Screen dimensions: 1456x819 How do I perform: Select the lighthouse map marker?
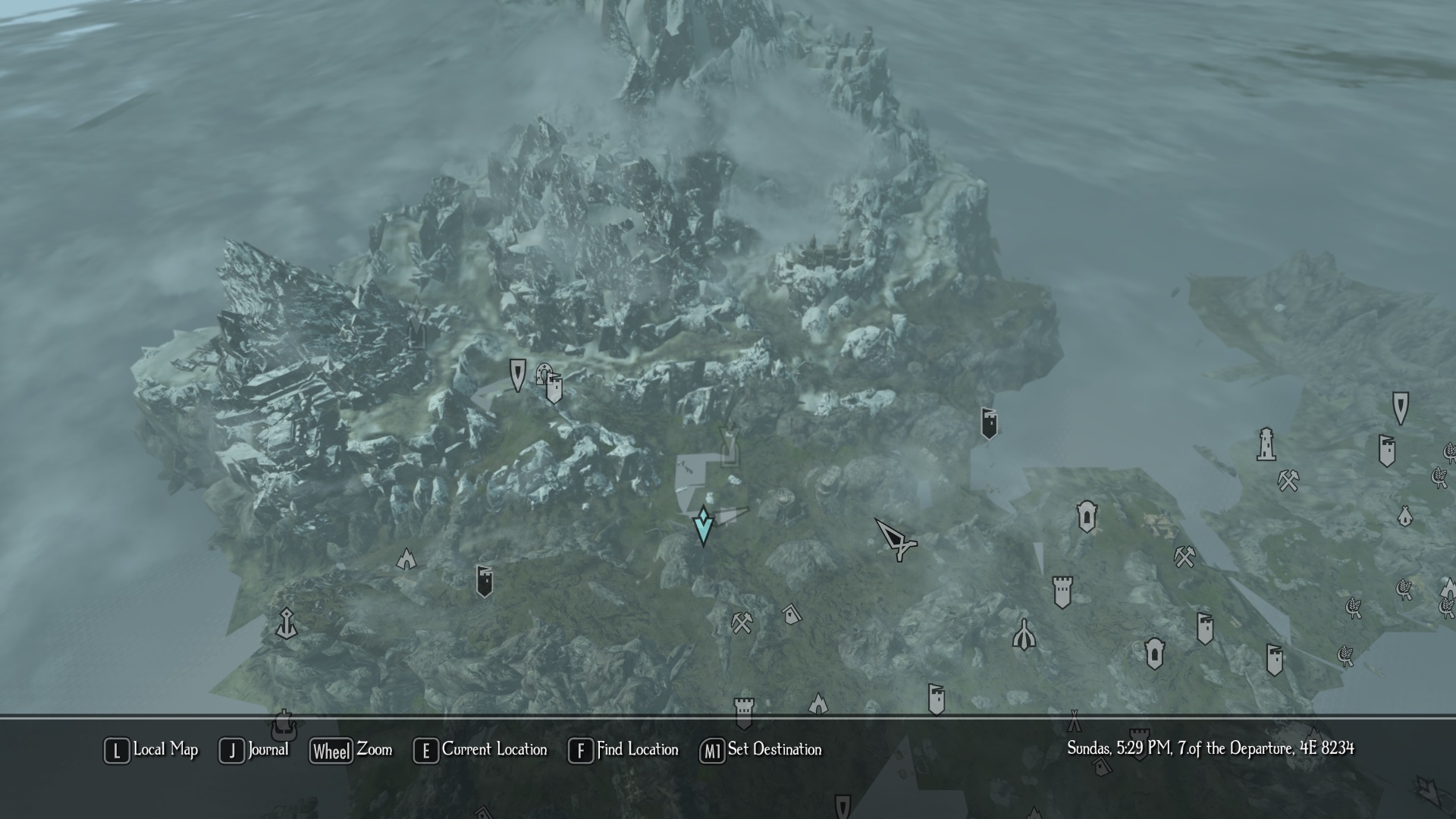point(1266,445)
